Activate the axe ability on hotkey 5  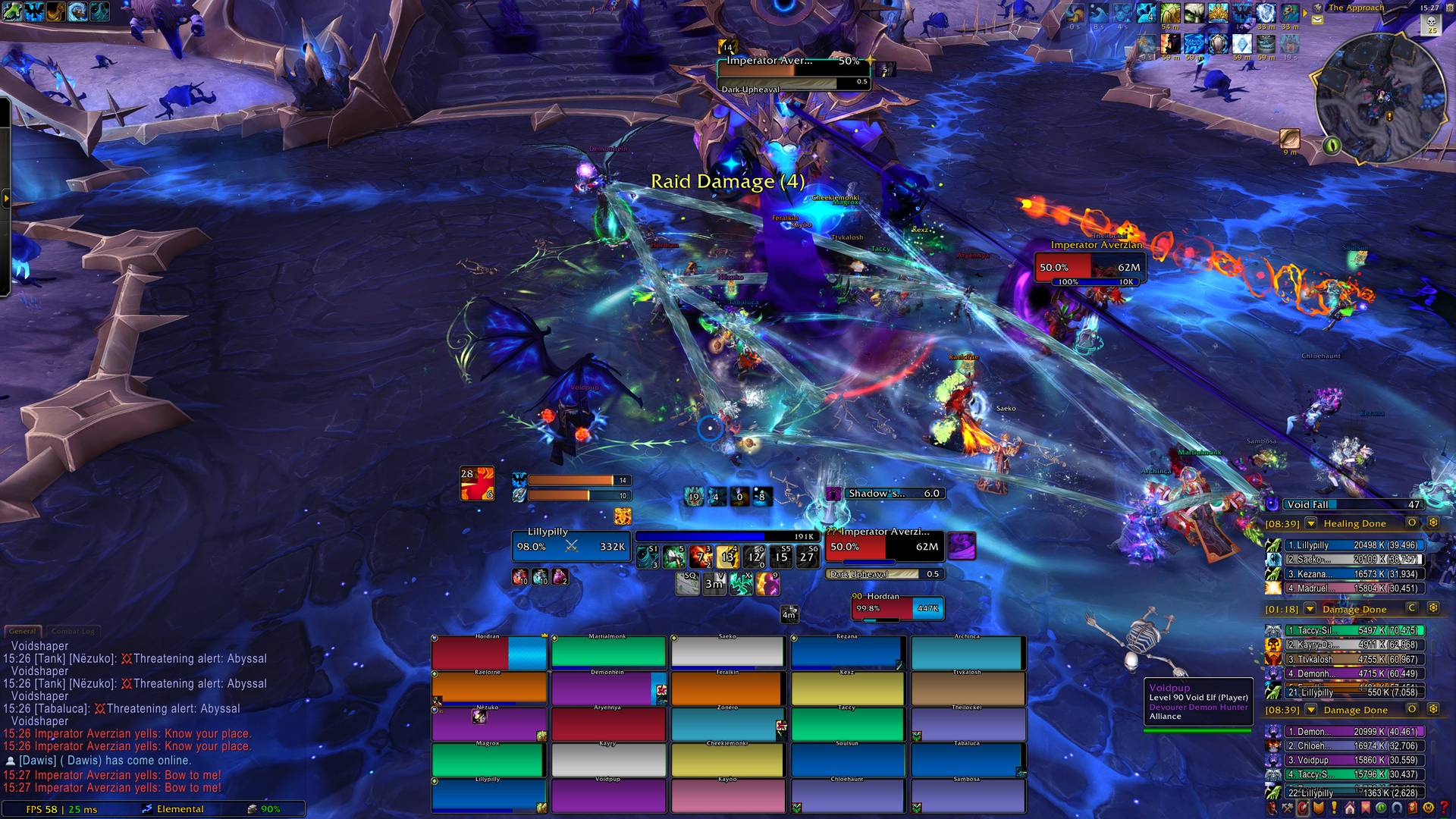point(674,557)
